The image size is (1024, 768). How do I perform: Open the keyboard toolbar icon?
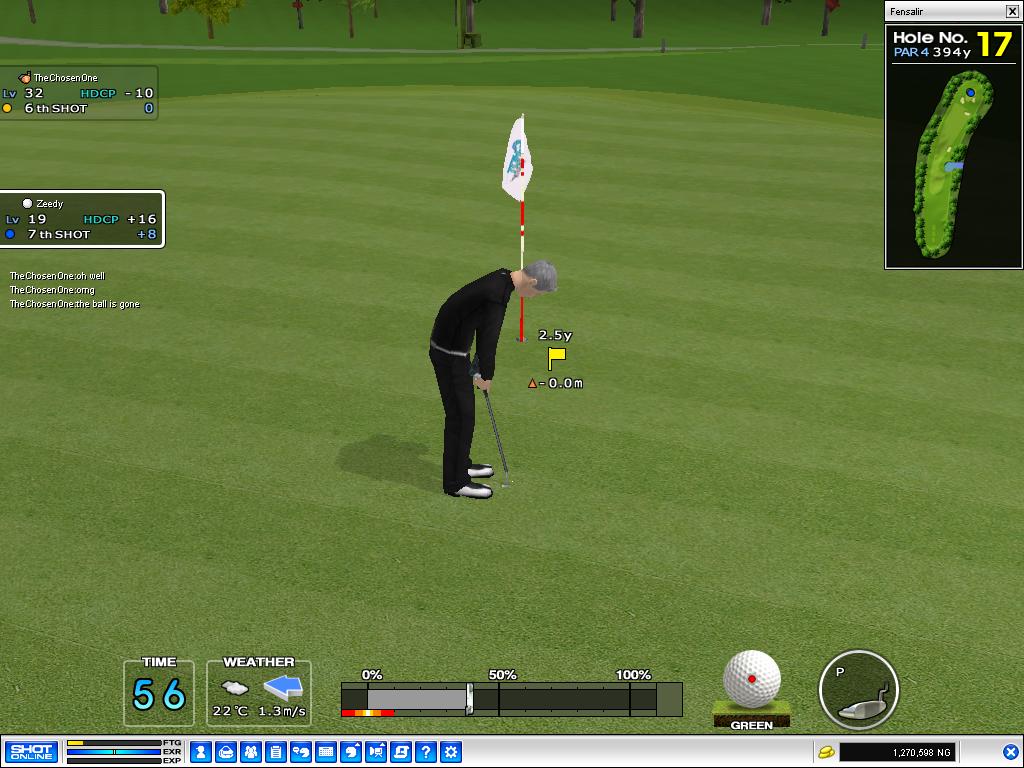pos(326,751)
